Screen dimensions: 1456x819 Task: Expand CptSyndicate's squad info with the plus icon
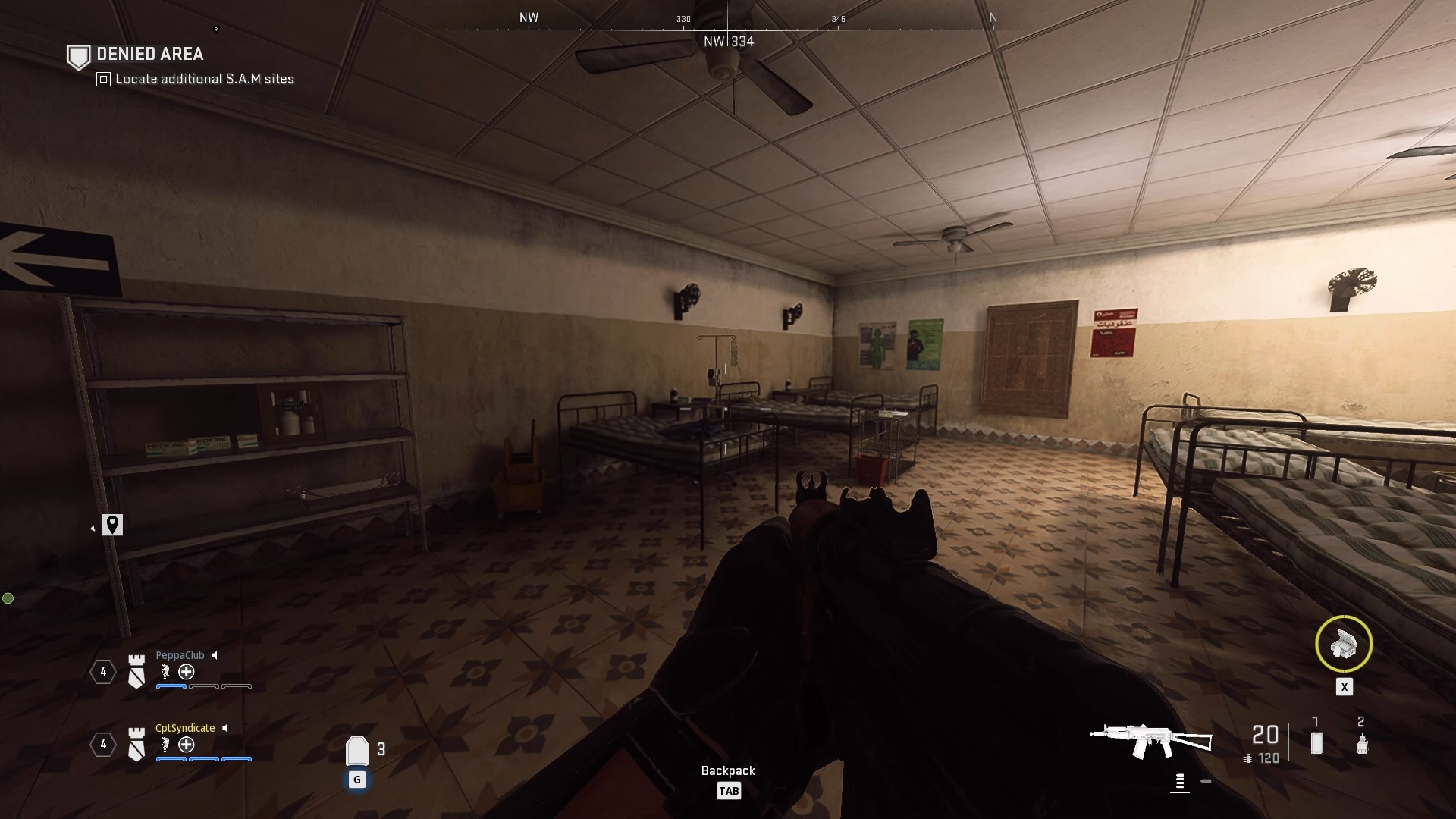click(185, 745)
